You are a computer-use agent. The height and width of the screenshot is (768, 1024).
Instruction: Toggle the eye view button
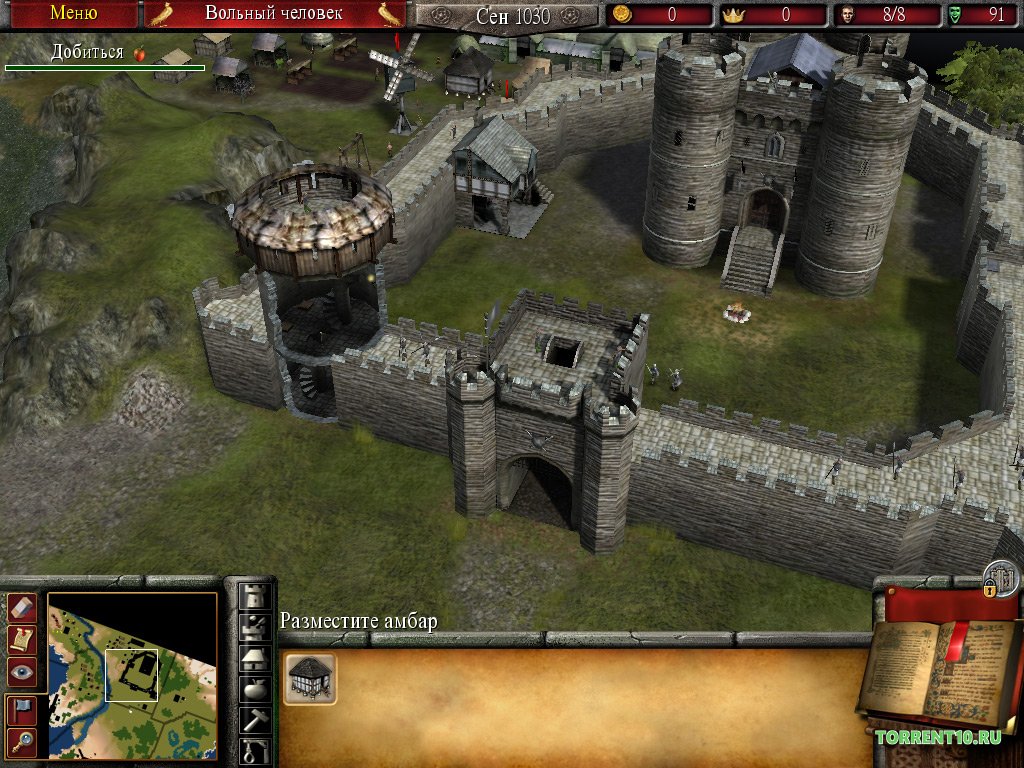22,672
